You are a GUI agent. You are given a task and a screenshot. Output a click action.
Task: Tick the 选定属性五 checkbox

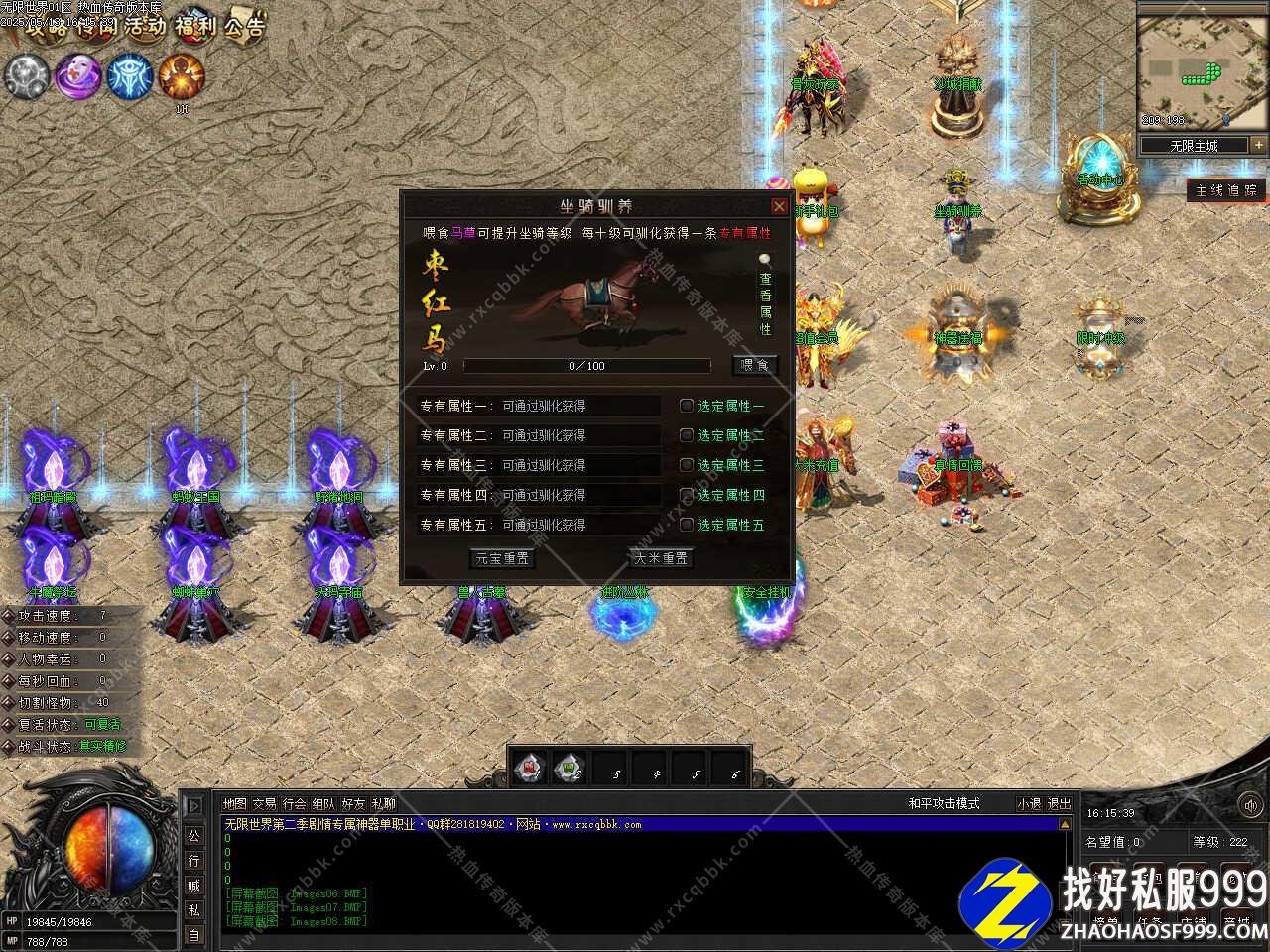pyautogui.click(x=687, y=525)
